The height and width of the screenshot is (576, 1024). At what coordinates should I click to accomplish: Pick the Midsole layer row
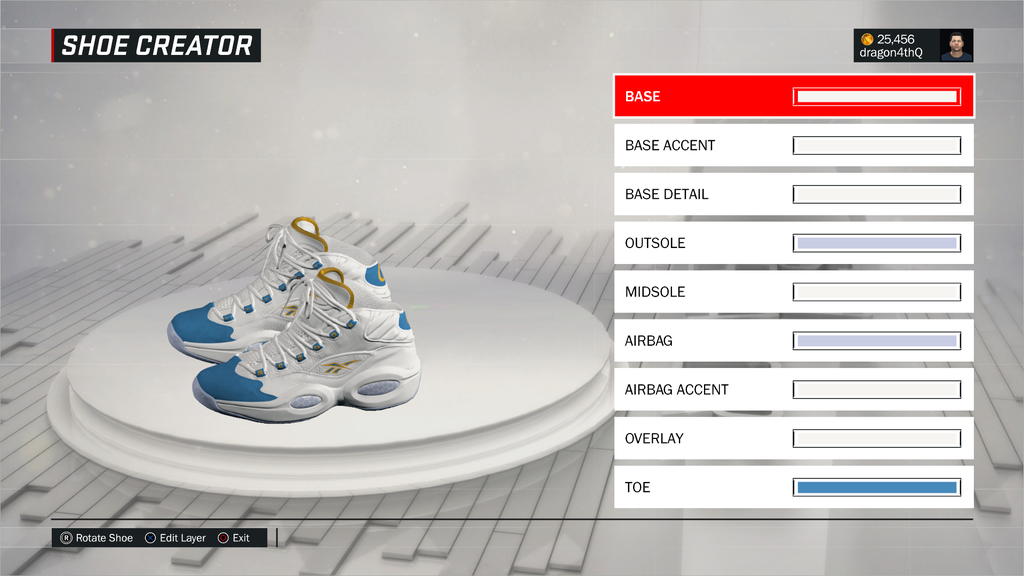point(700,292)
